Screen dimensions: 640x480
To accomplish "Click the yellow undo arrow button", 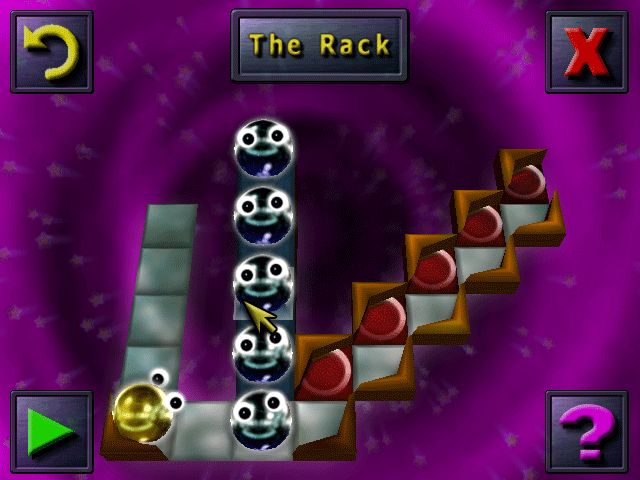I will point(51,51).
